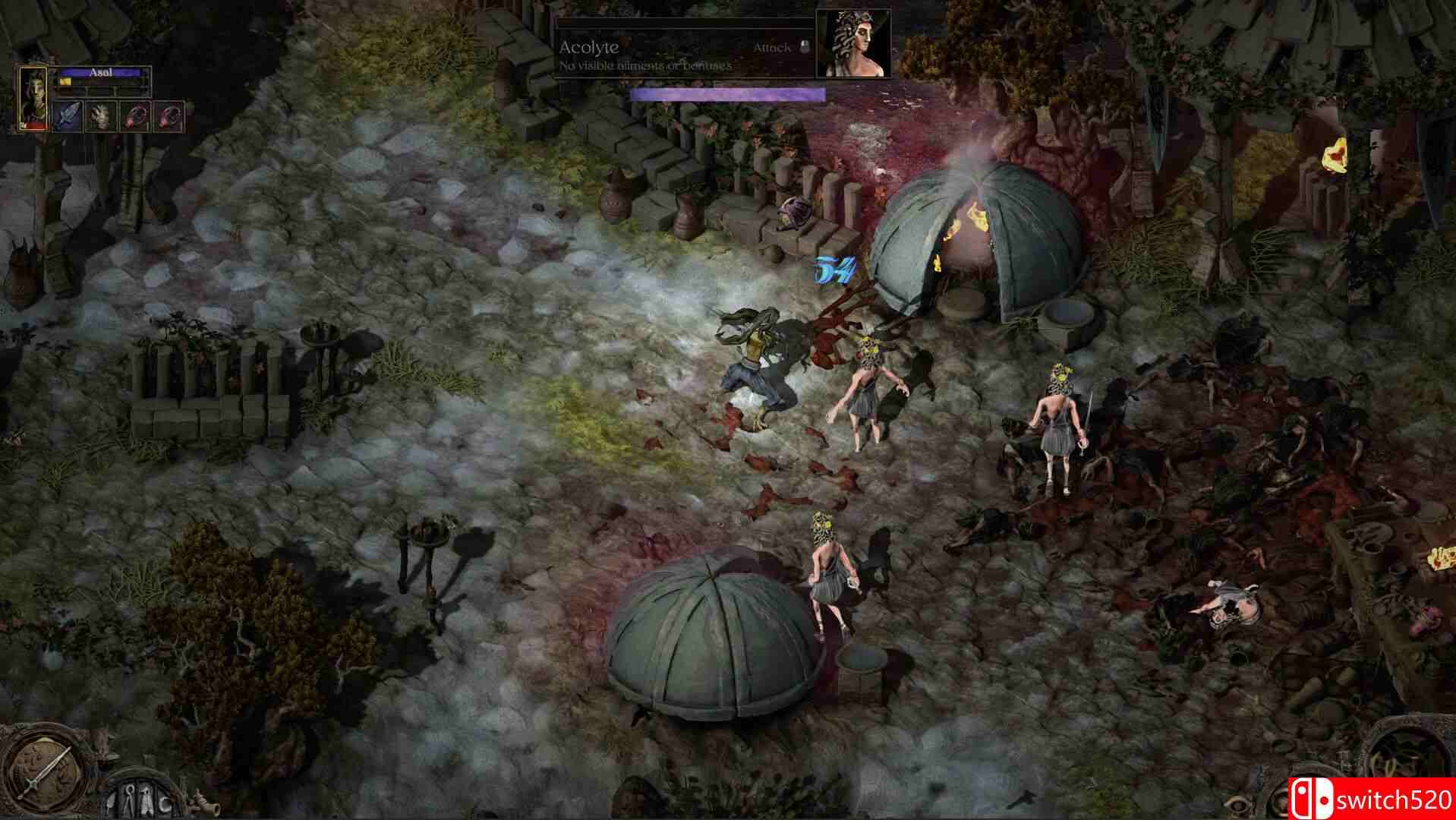Select the Acolyte's portrait in the tooltip
The height and width of the screenshot is (820, 1456).
tap(850, 46)
